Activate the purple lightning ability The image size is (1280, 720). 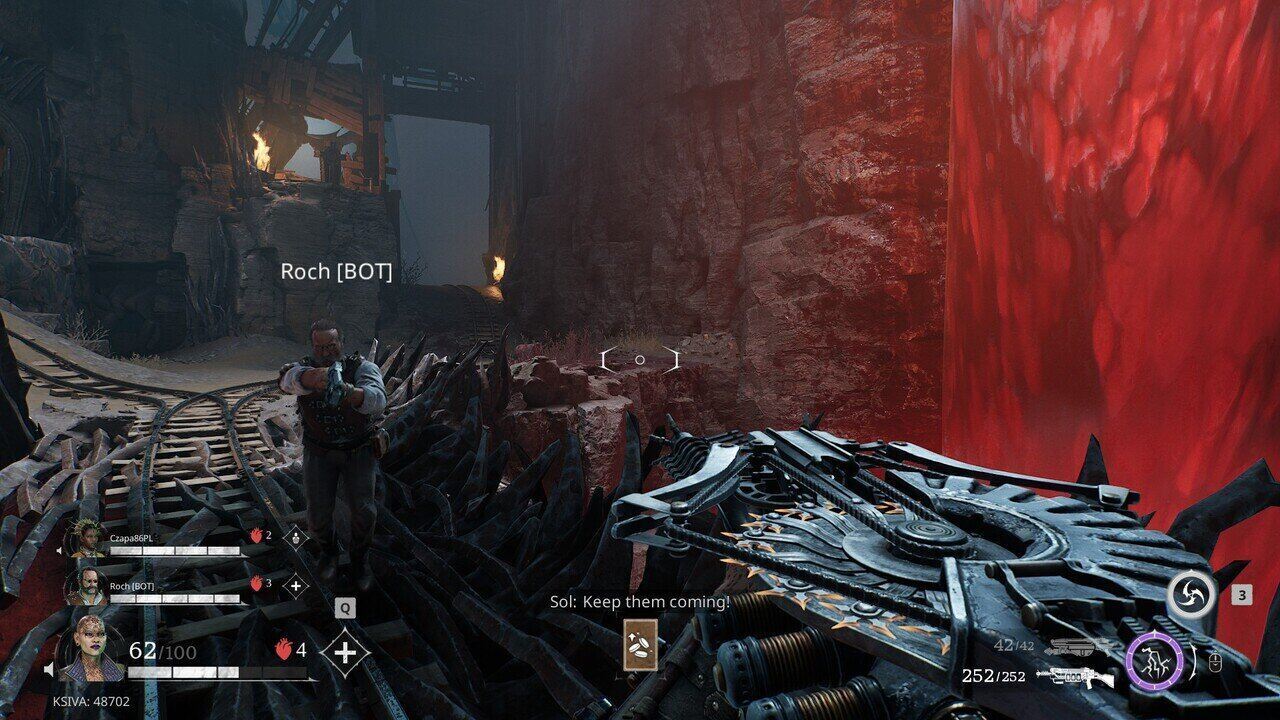point(1154,663)
